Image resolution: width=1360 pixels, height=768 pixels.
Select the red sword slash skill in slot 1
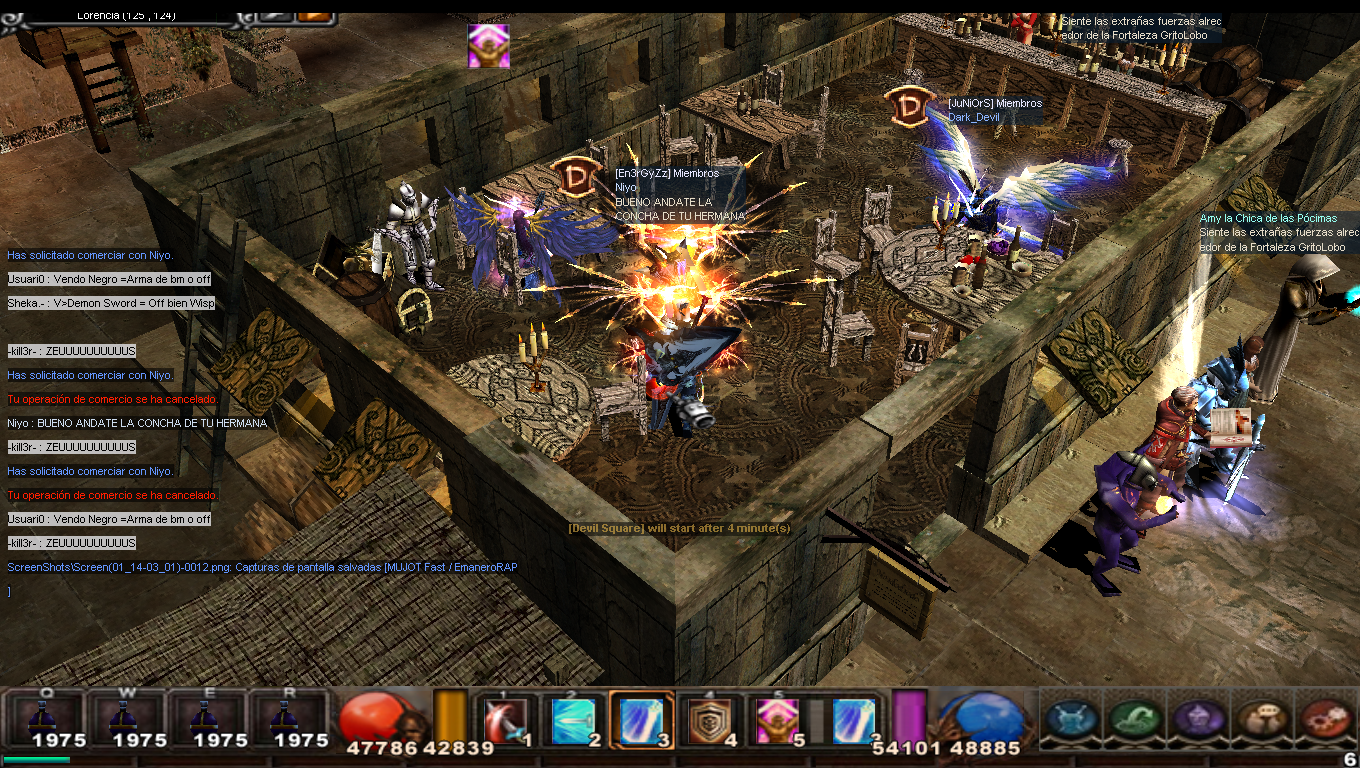504,719
